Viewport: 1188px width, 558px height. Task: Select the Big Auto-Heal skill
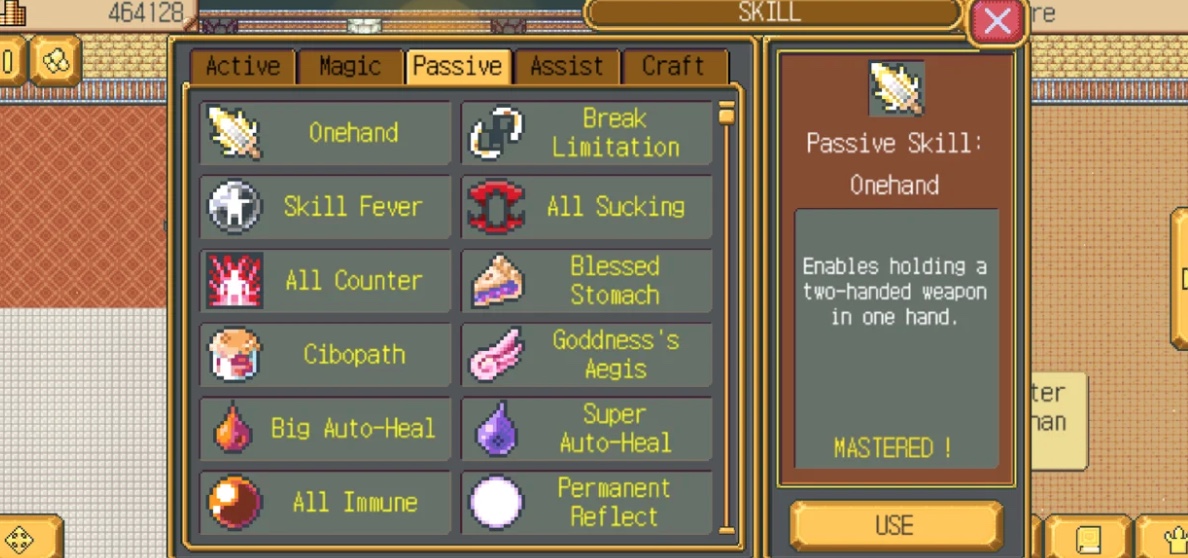pos(325,429)
